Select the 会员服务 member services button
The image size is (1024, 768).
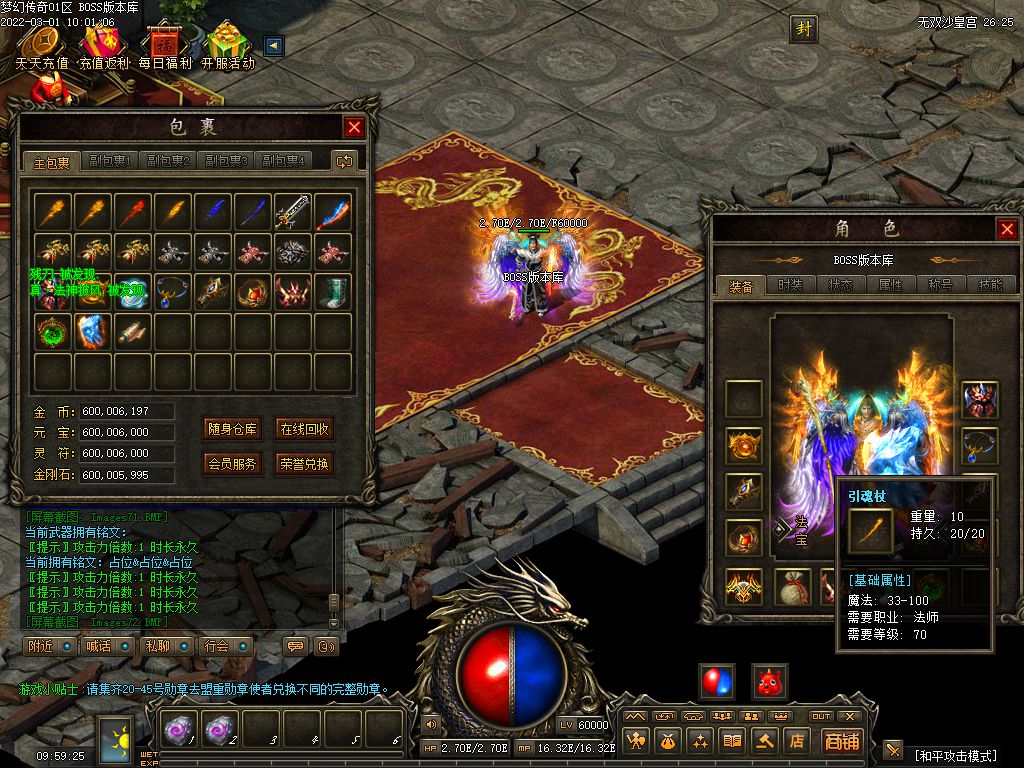[x=232, y=464]
